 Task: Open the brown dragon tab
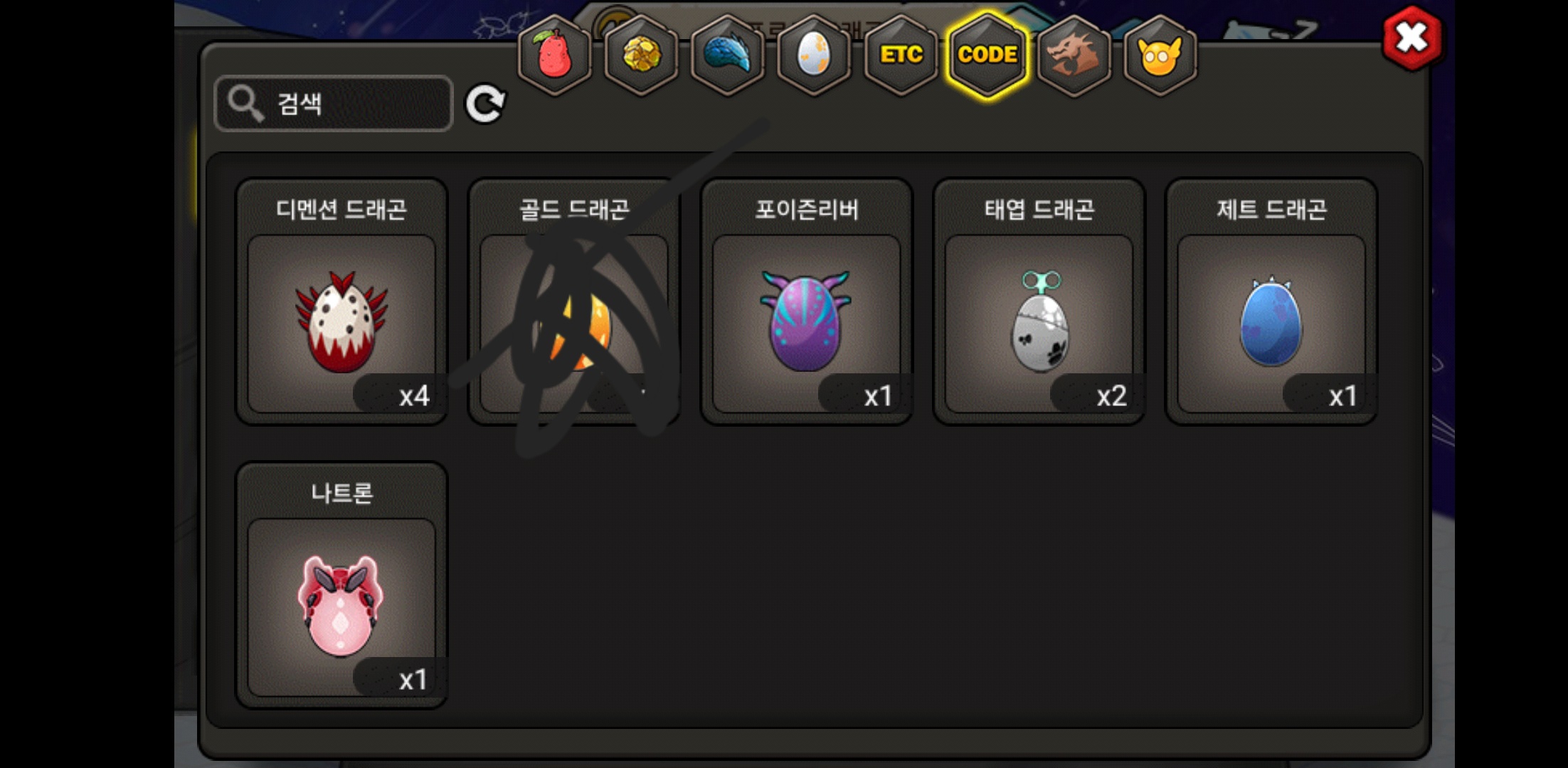[x=1074, y=55]
